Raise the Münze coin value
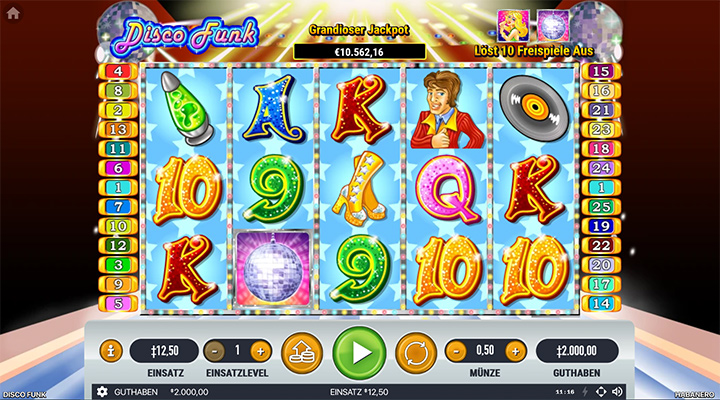 click(x=515, y=351)
